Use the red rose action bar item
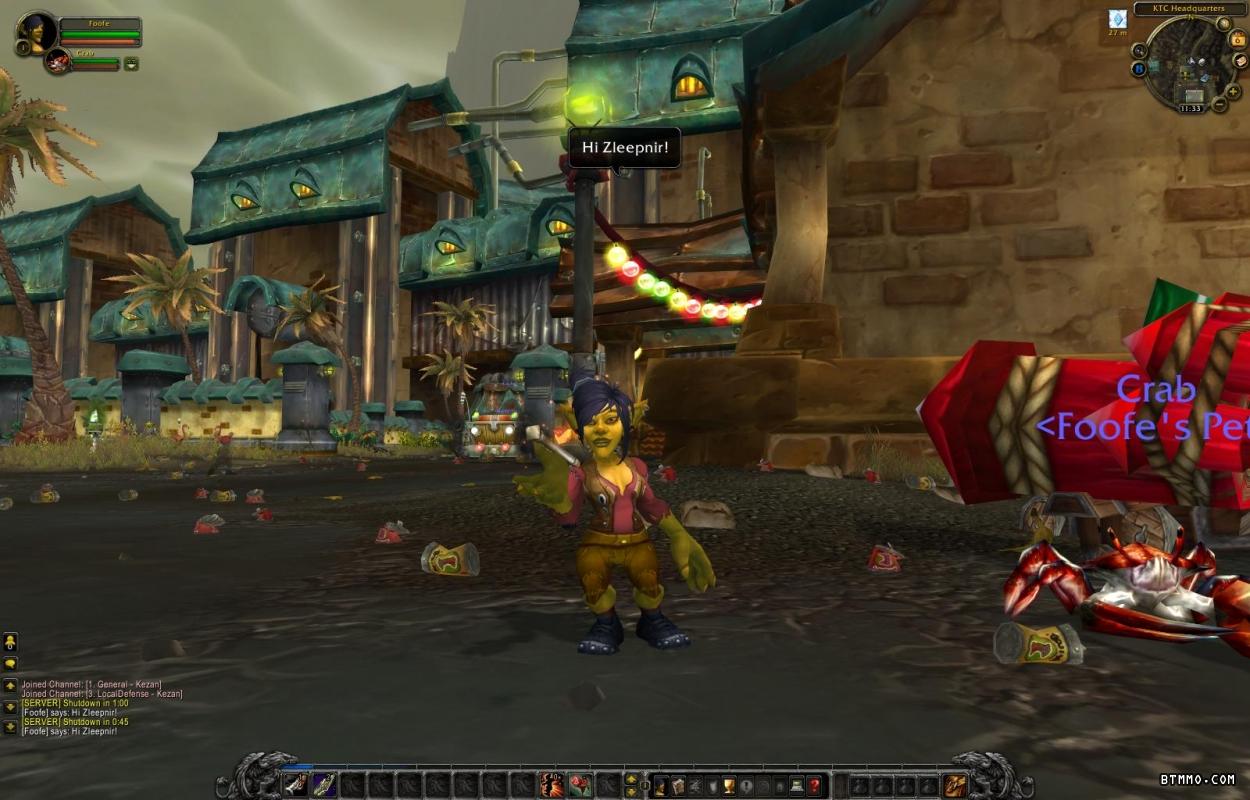1250x800 pixels. [x=580, y=785]
